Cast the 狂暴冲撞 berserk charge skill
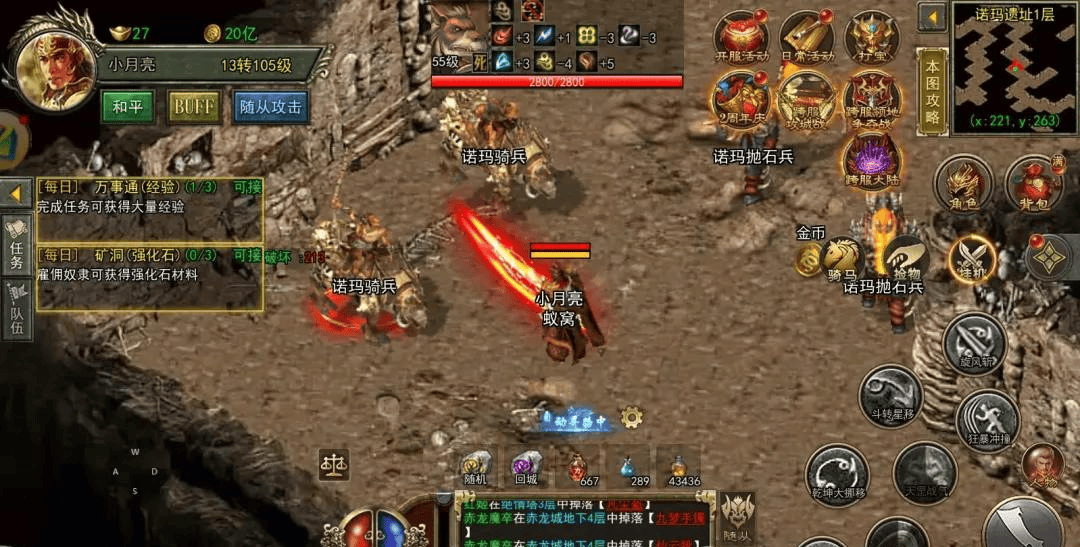 987,418
